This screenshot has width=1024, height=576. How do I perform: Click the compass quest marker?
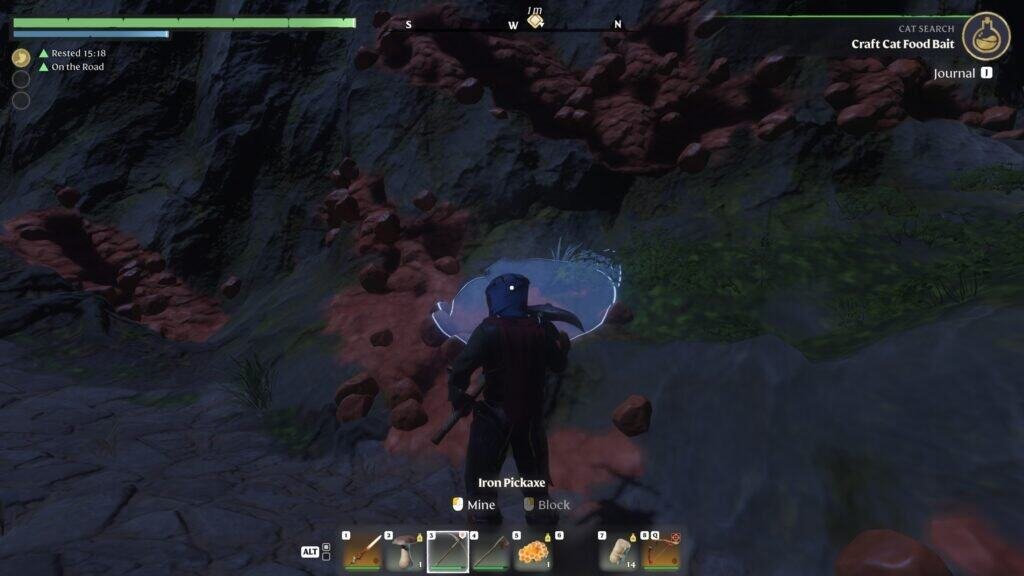point(536,21)
